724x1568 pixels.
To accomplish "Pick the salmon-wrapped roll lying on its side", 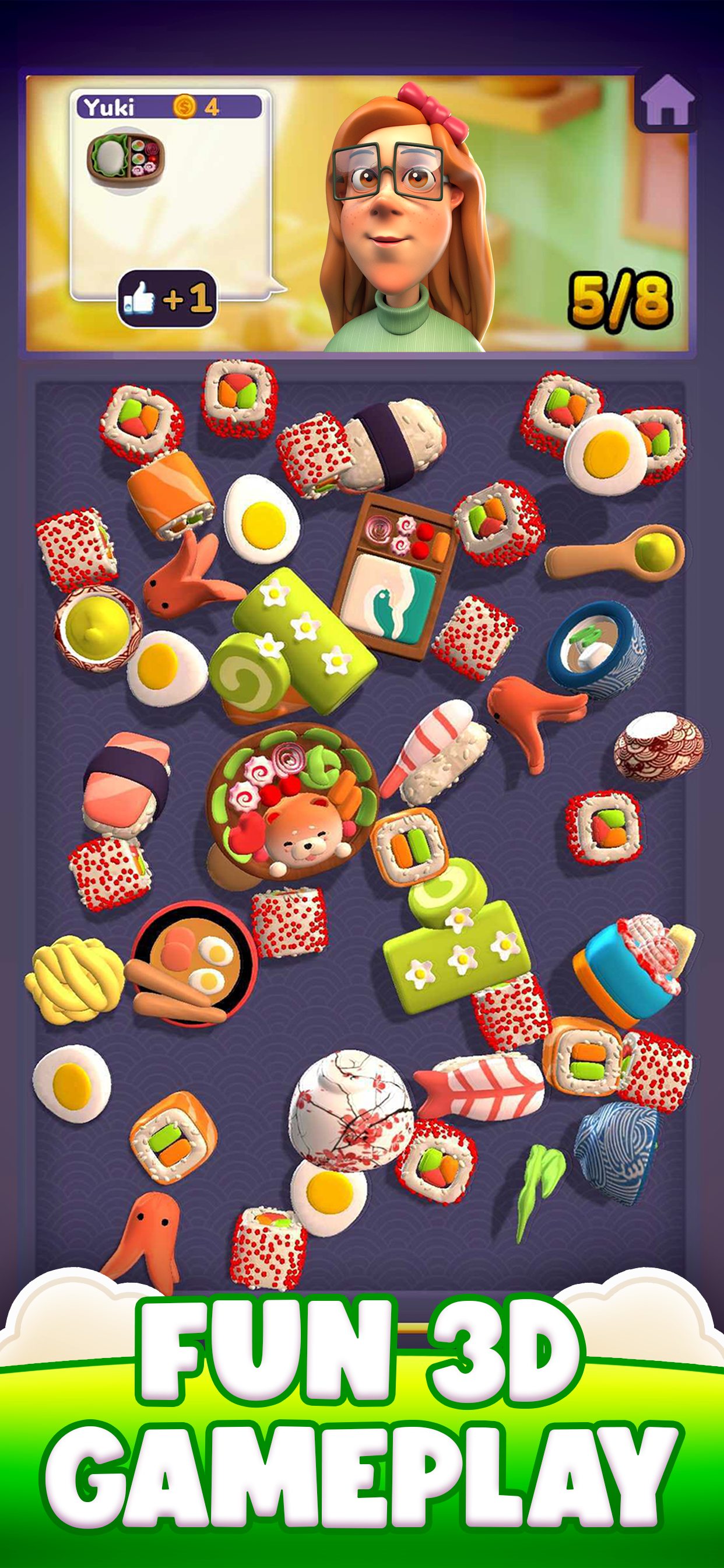I will pyautogui.click(x=170, y=493).
